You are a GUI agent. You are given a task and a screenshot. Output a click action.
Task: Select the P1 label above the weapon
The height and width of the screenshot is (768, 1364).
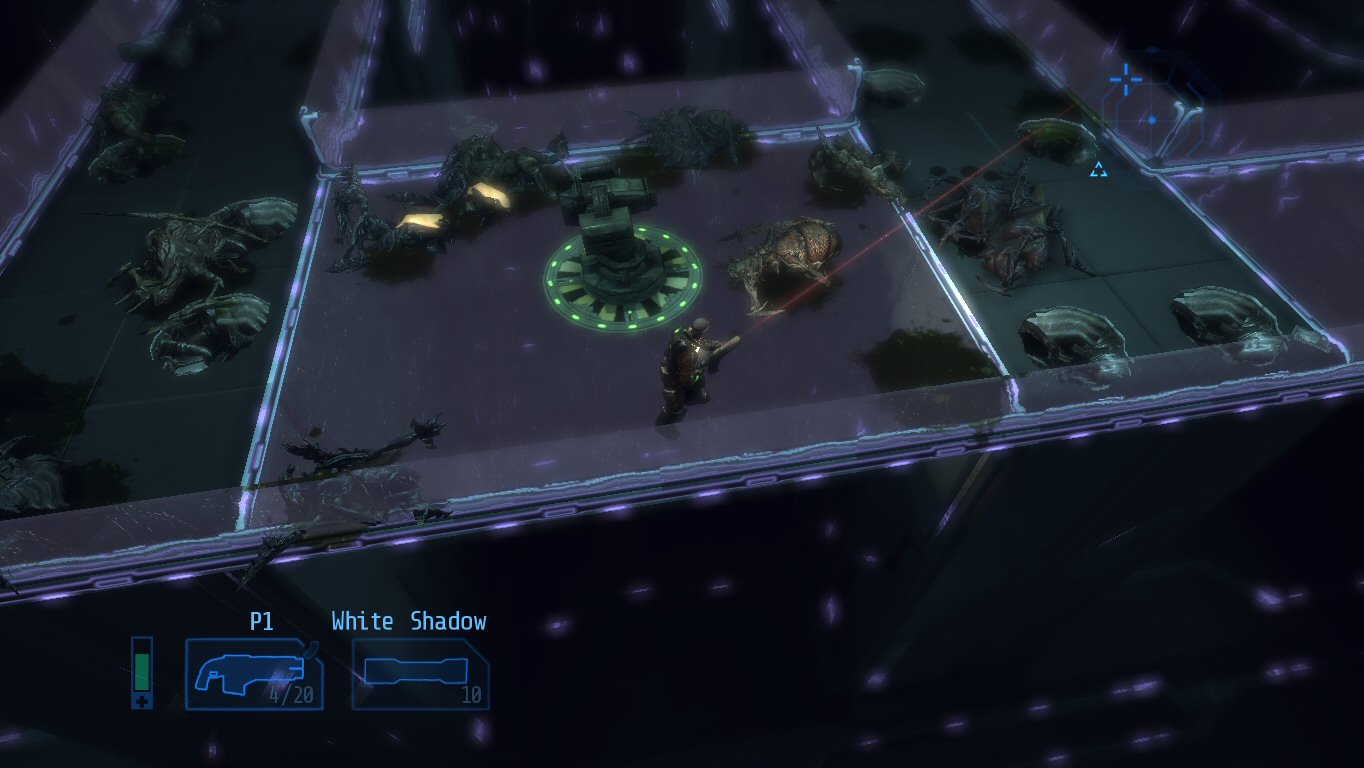point(264,621)
